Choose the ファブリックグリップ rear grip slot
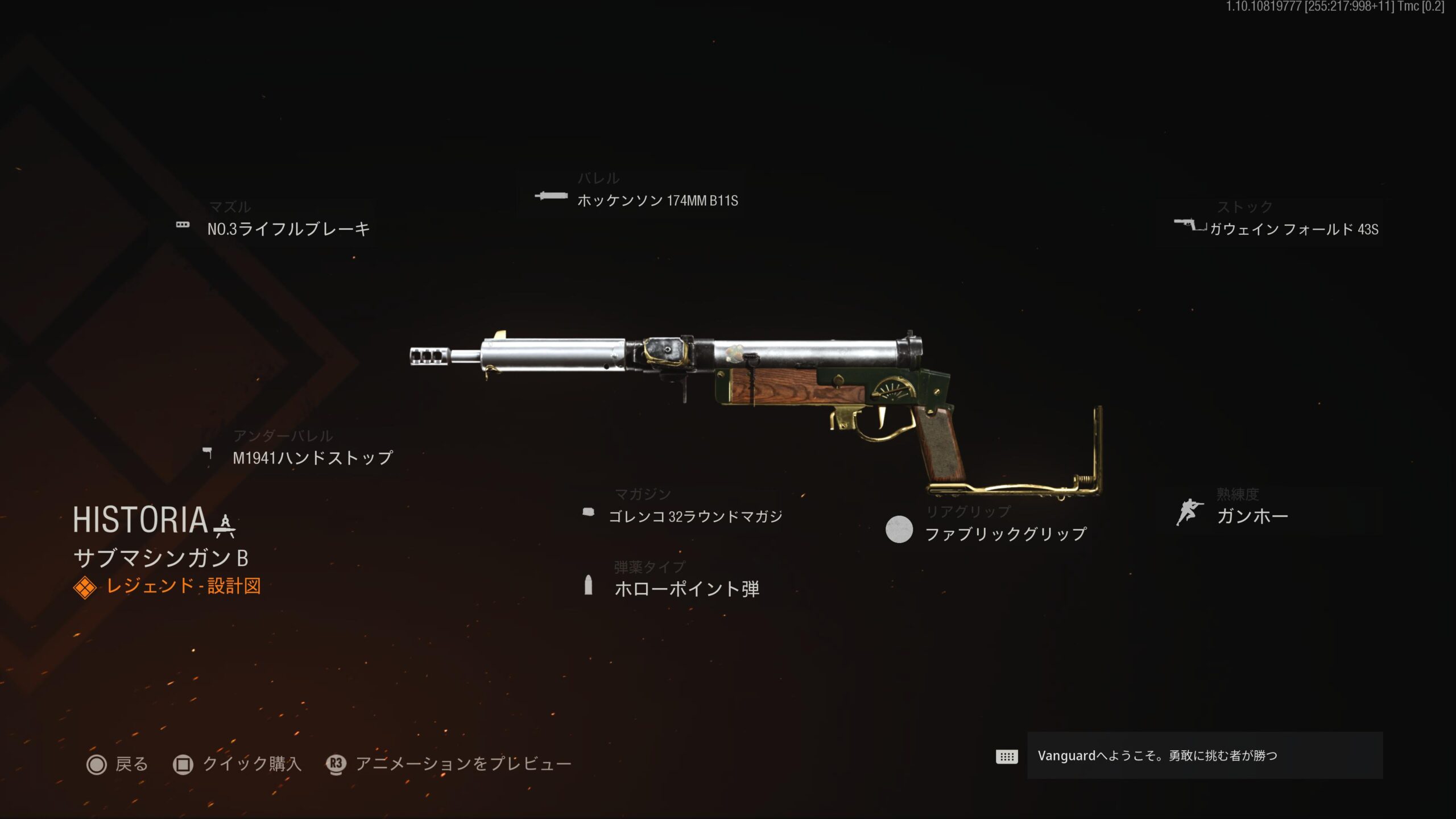The image size is (1456, 819). point(1005,533)
